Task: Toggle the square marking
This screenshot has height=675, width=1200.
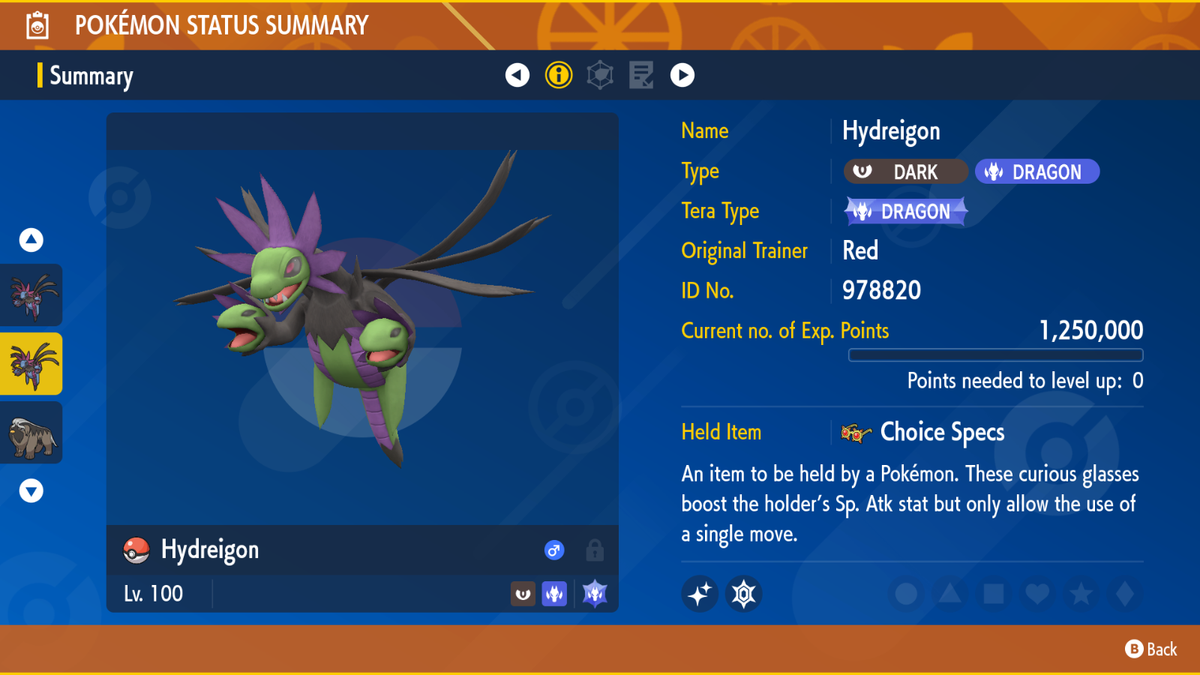Action: coord(993,594)
